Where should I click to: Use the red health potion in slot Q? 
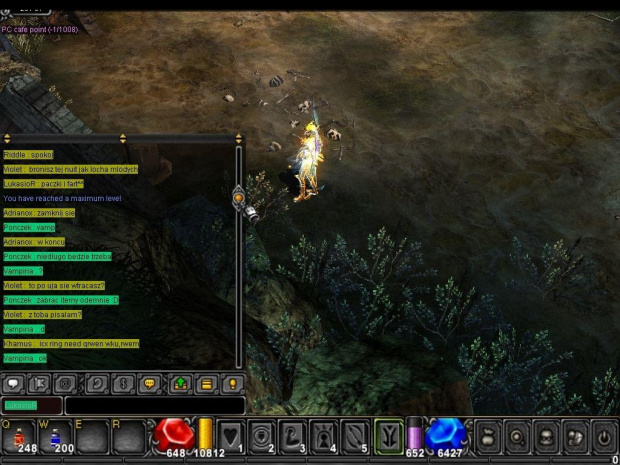coord(19,436)
